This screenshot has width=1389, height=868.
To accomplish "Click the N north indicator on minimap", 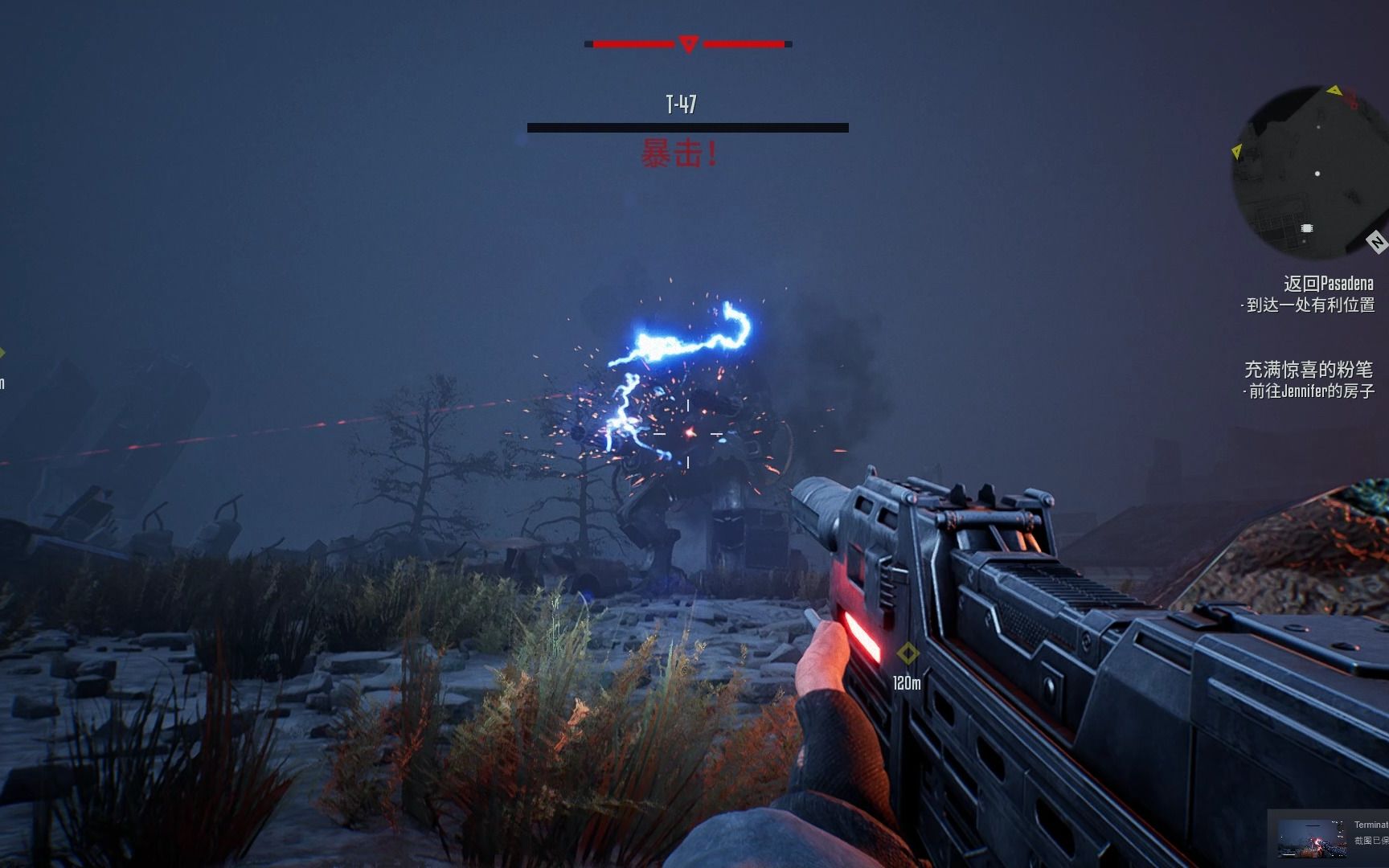I will click(1376, 242).
